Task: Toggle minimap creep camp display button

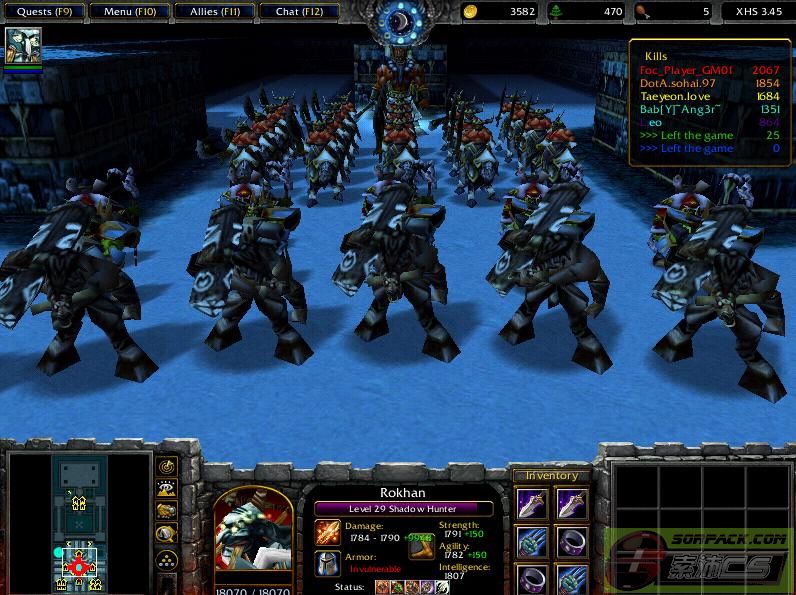Action: [166, 535]
